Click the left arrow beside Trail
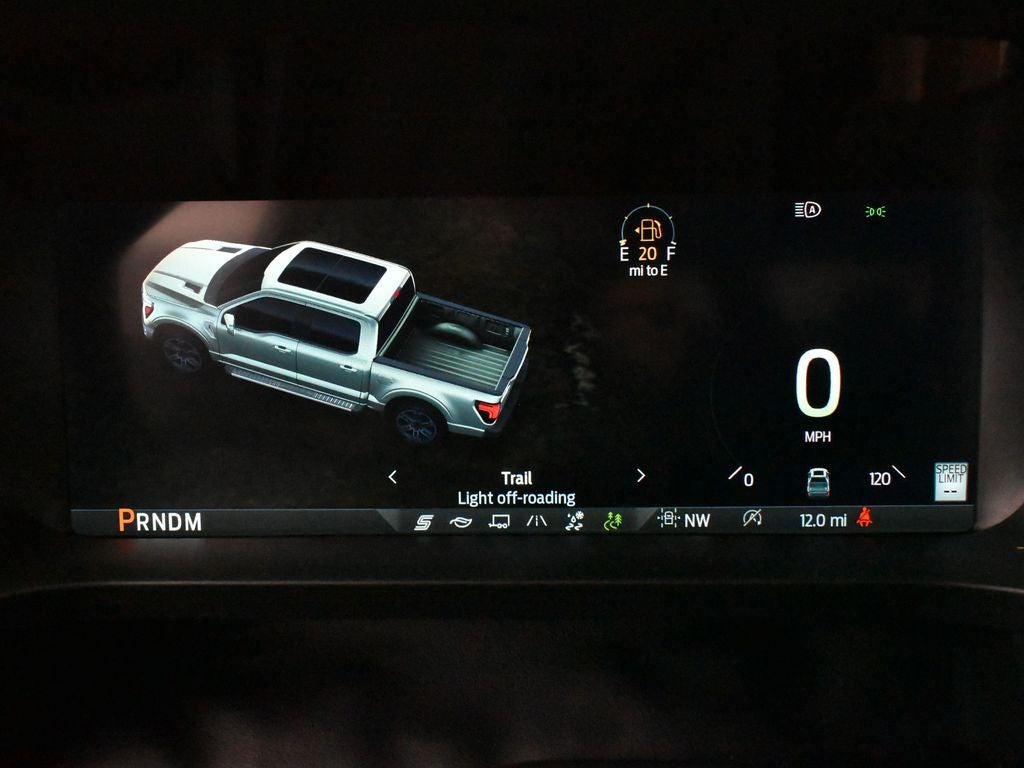Screen dimensions: 1024x768 coord(392,477)
